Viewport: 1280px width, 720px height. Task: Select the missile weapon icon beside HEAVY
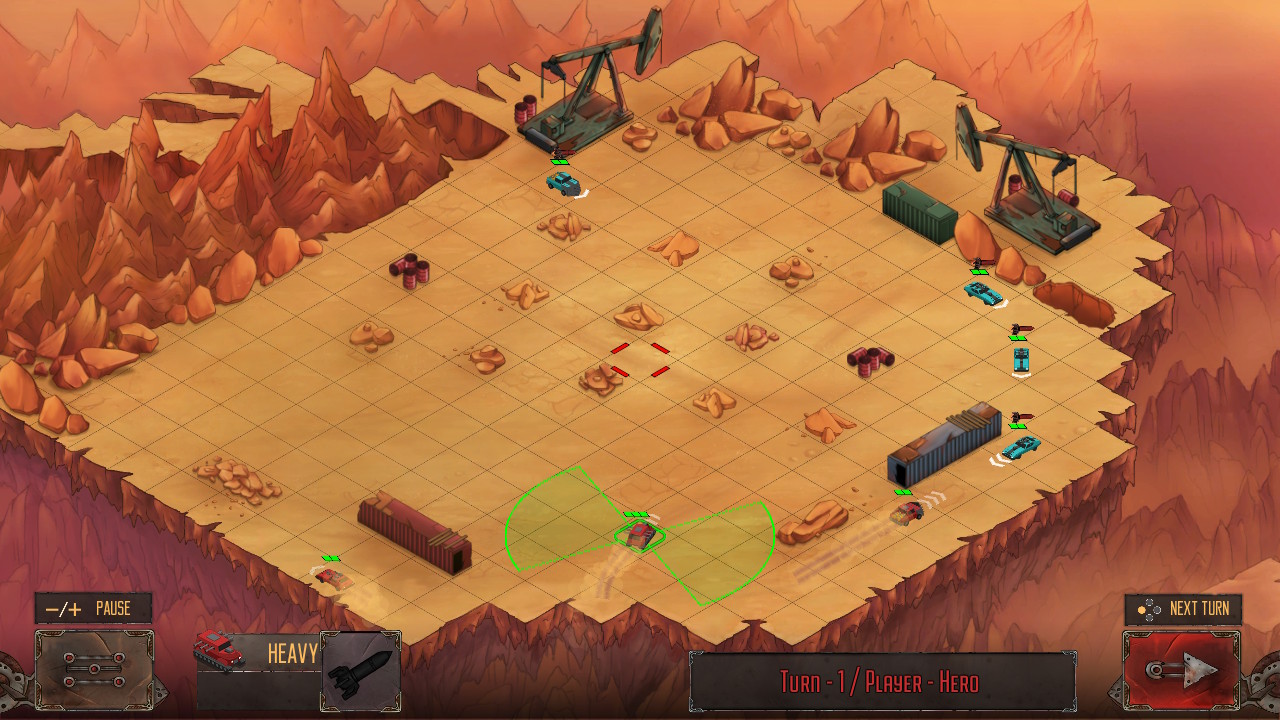(360, 670)
